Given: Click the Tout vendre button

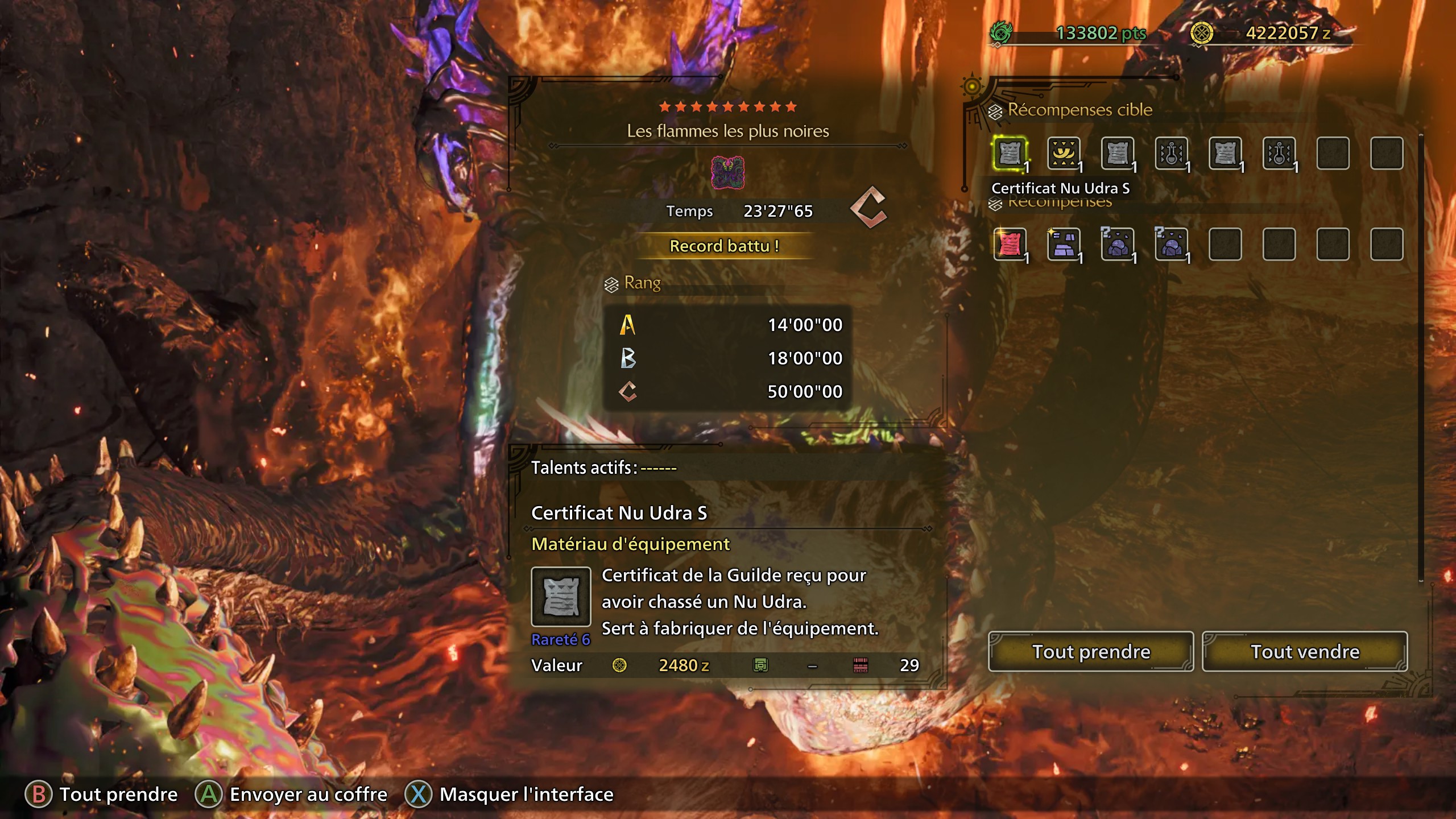Looking at the screenshot, I should [1305, 652].
